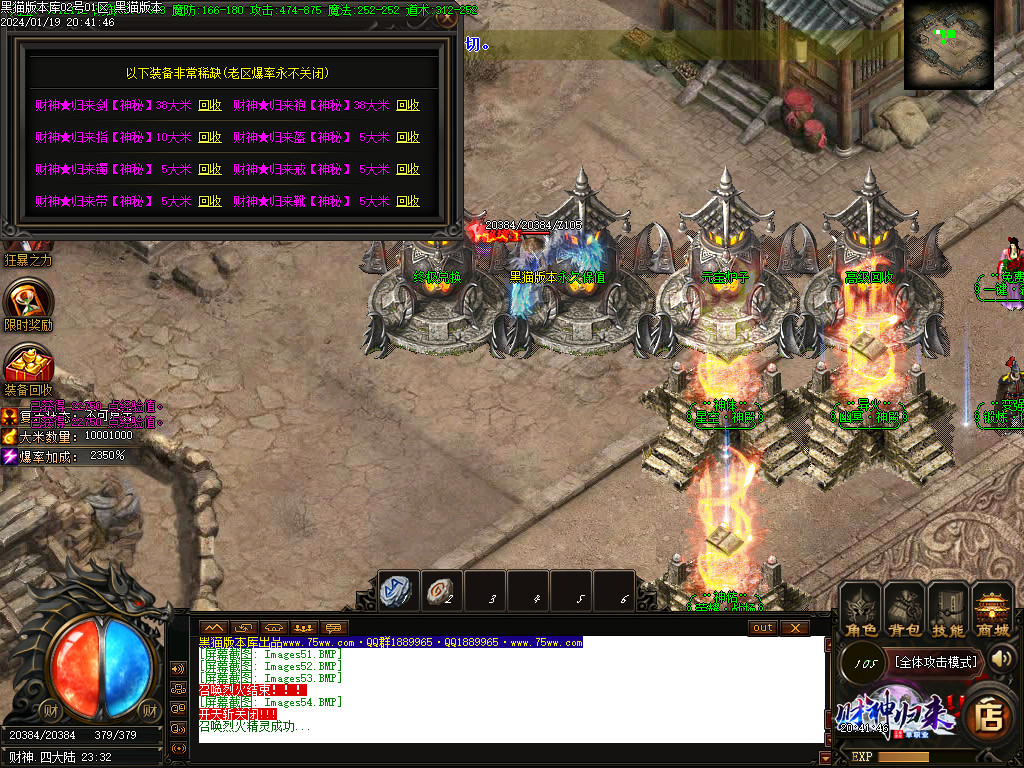Open the 商城 shop

[x=992, y=610]
